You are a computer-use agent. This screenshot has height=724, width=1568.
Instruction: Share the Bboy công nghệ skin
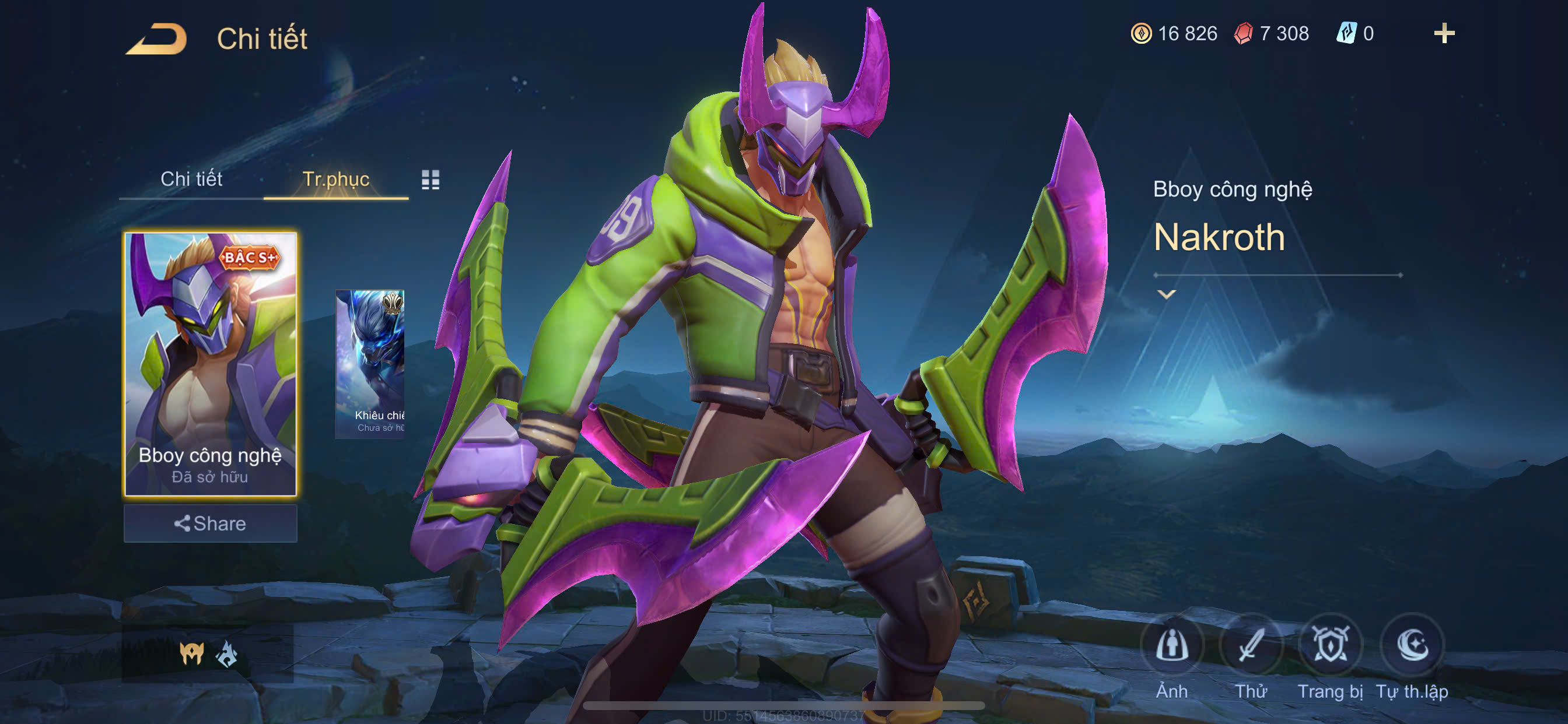coord(210,523)
